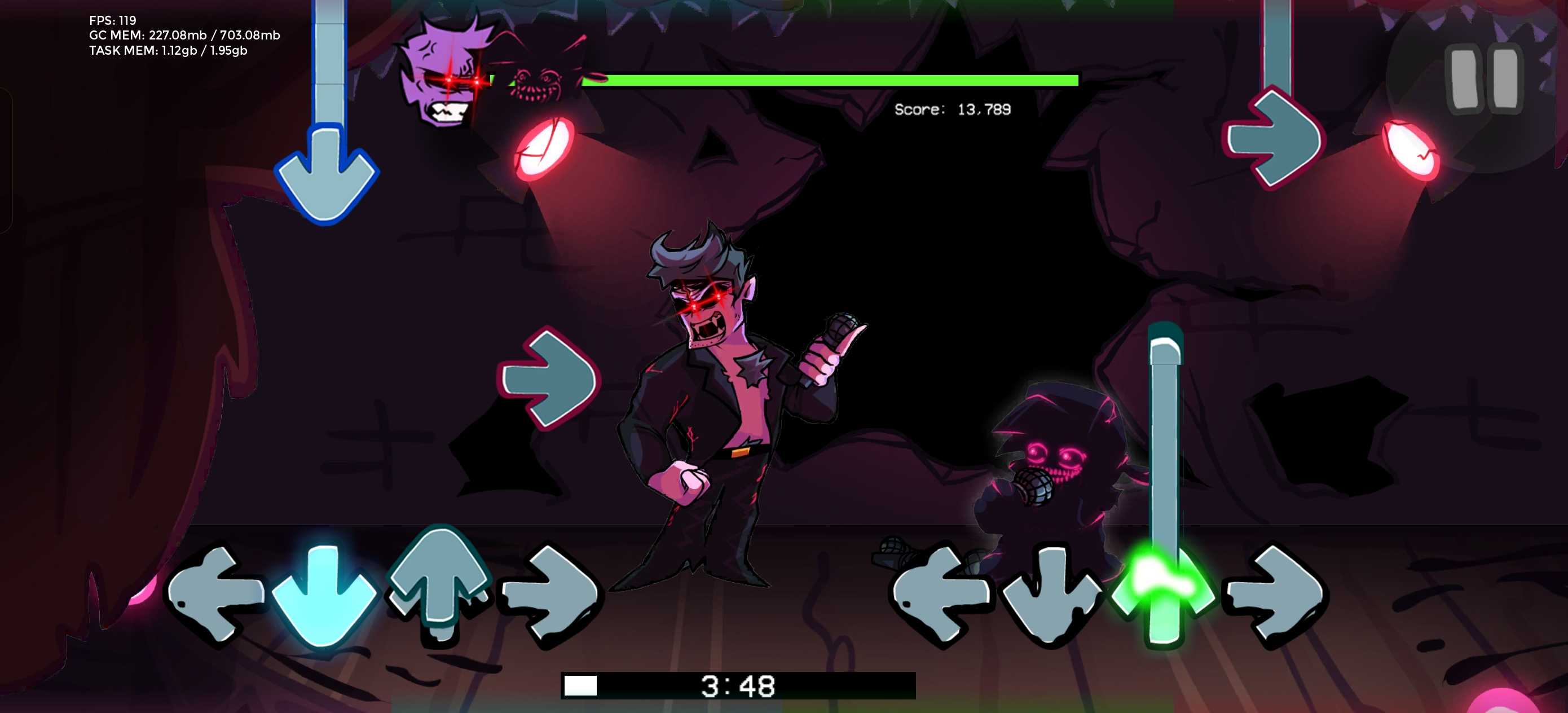The height and width of the screenshot is (713, 1568).
Task: Pause the song with the pause button
Action: (x=1484, y=80)
